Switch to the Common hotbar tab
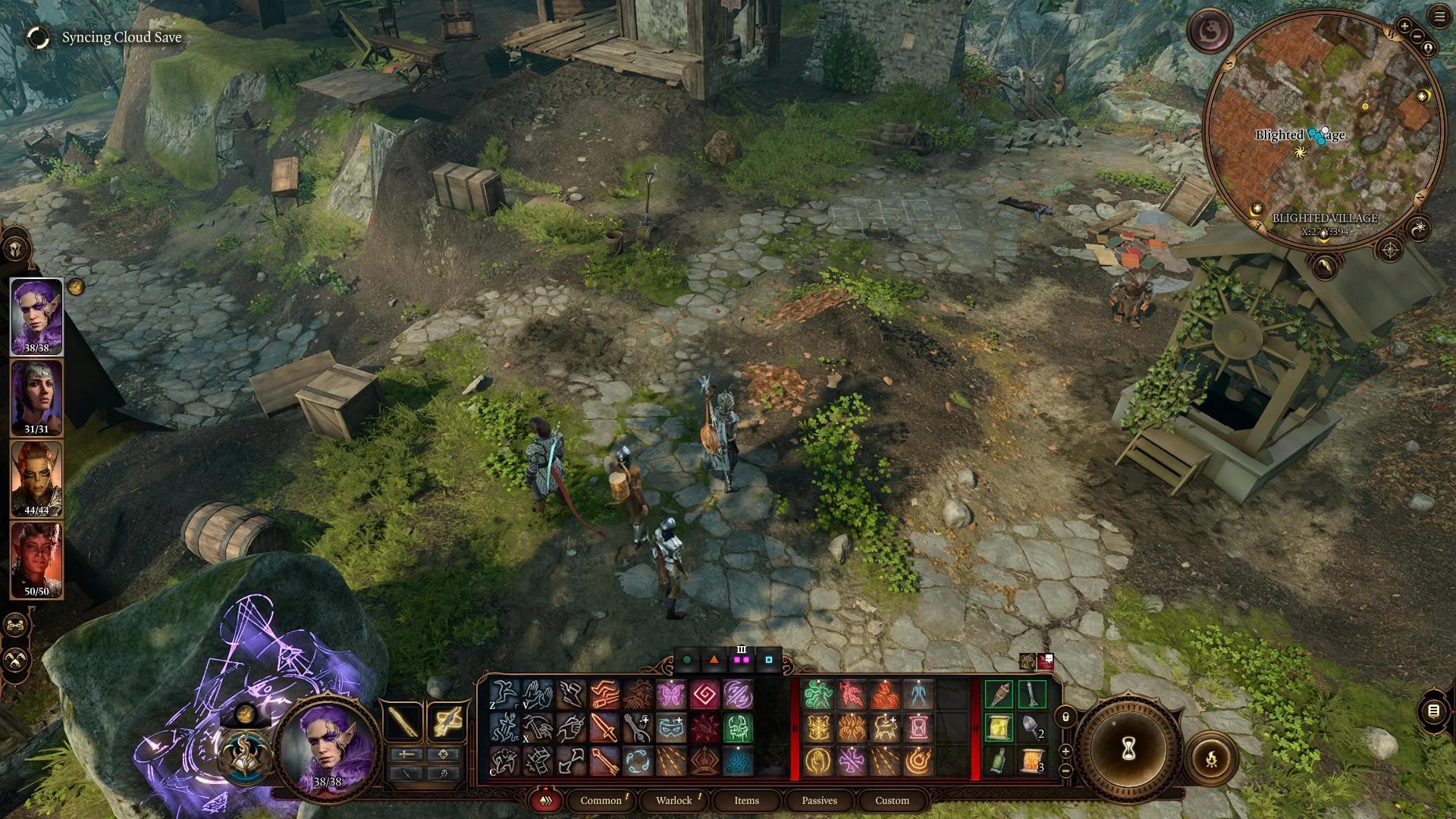The height and width of the screenshot is (819, 1456). click(601, 800)
